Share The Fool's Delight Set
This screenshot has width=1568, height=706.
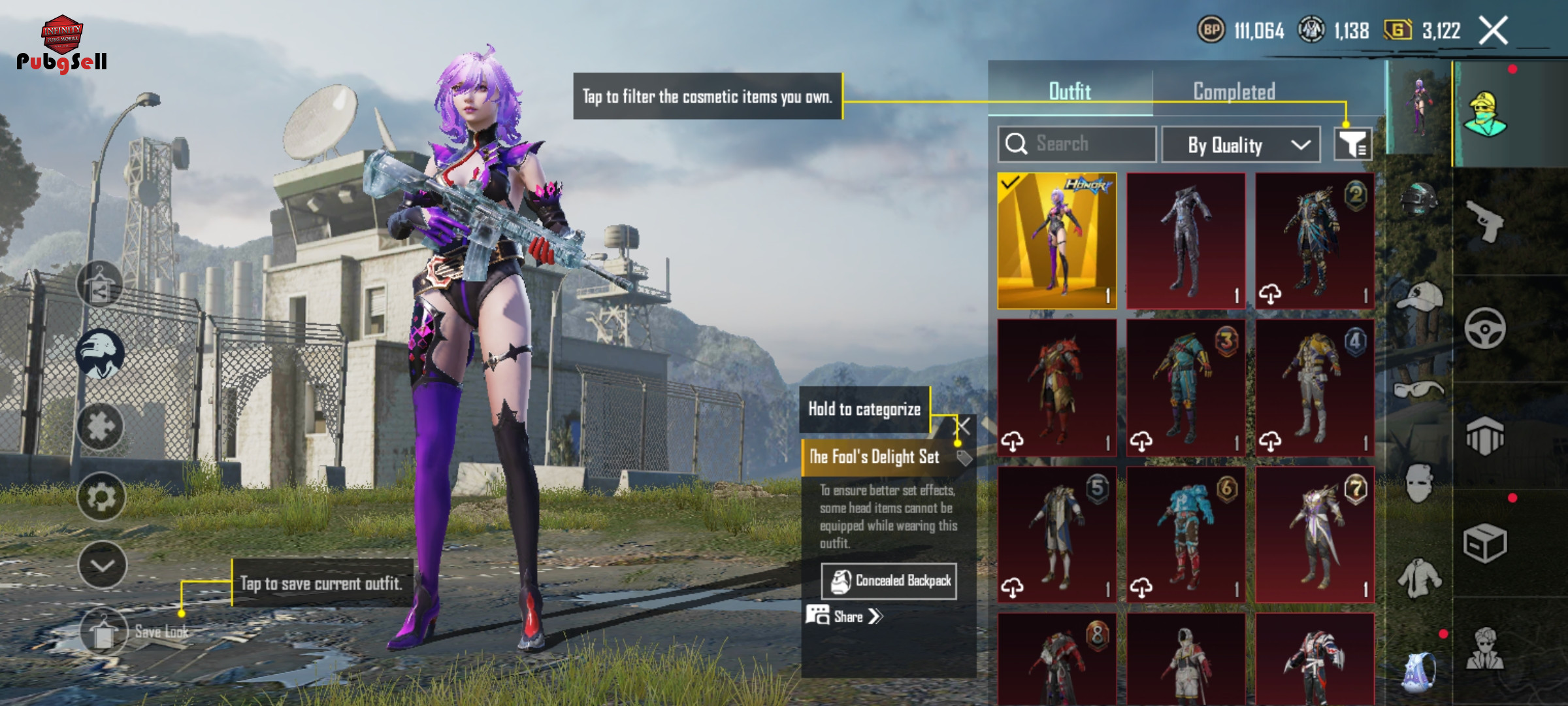[x=845, y=616]
